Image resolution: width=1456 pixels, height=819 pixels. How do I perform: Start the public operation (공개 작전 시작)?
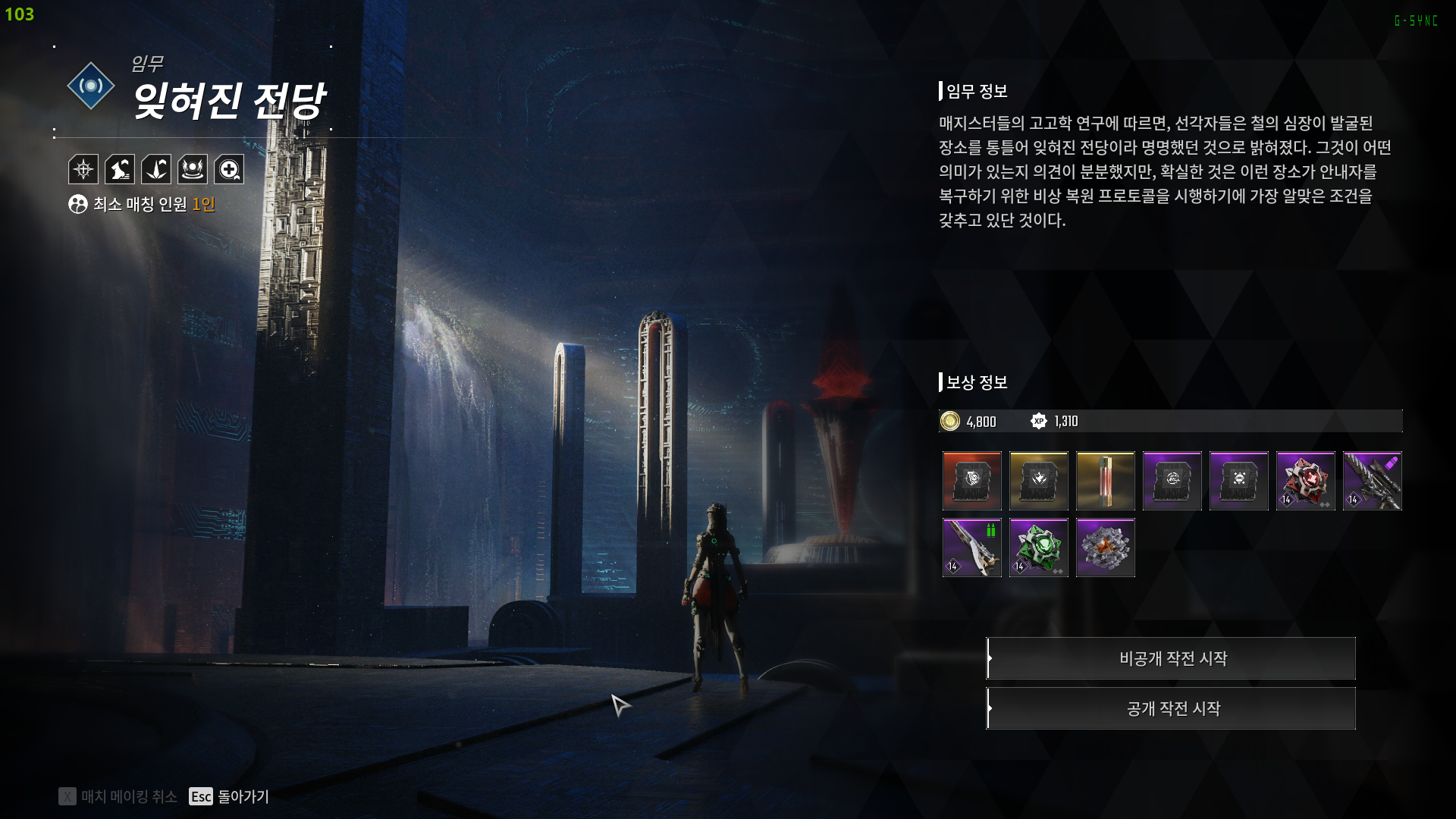coord(1172,708)
